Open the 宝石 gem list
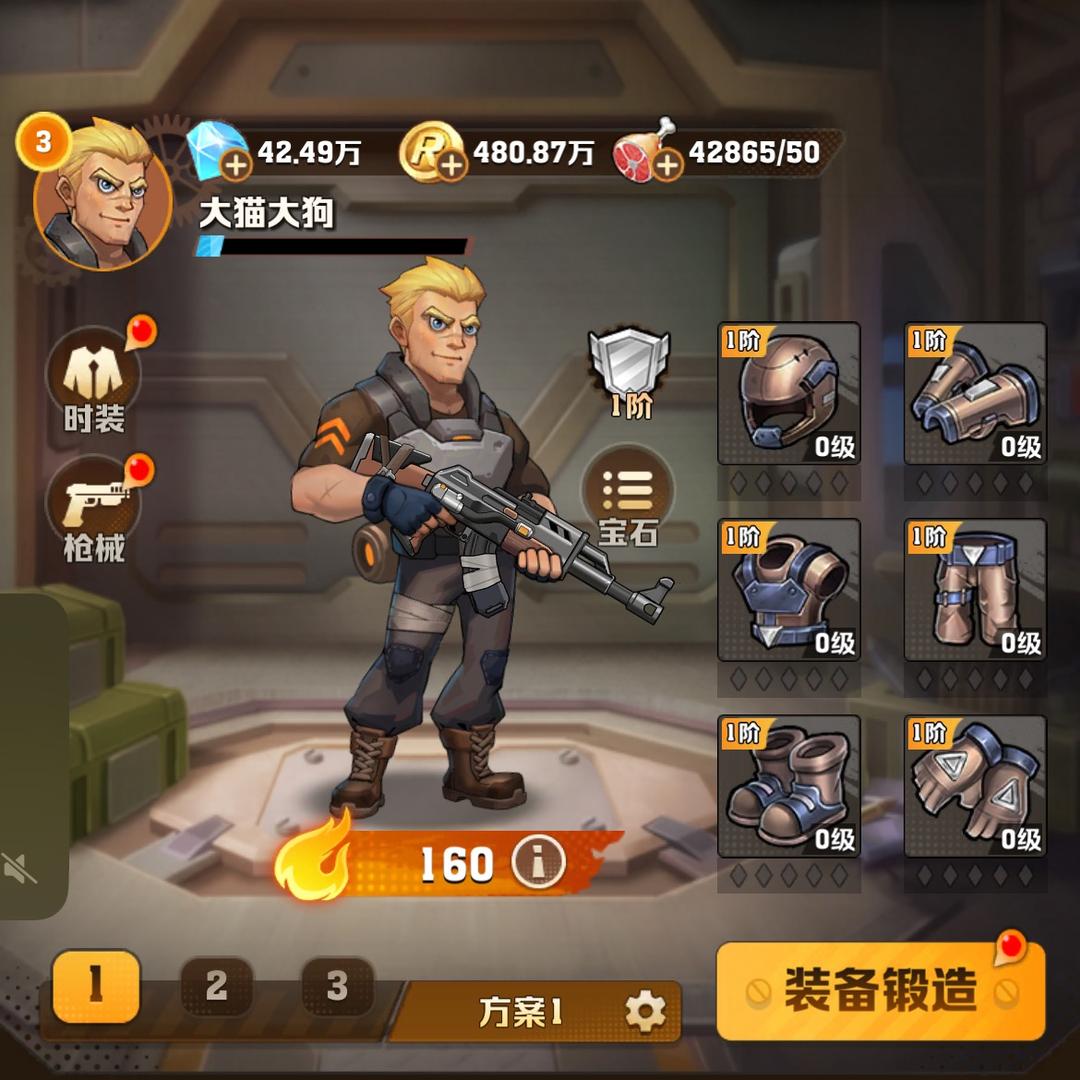The width and height of the screenshot is (1080, 1080). coord(628,497)
